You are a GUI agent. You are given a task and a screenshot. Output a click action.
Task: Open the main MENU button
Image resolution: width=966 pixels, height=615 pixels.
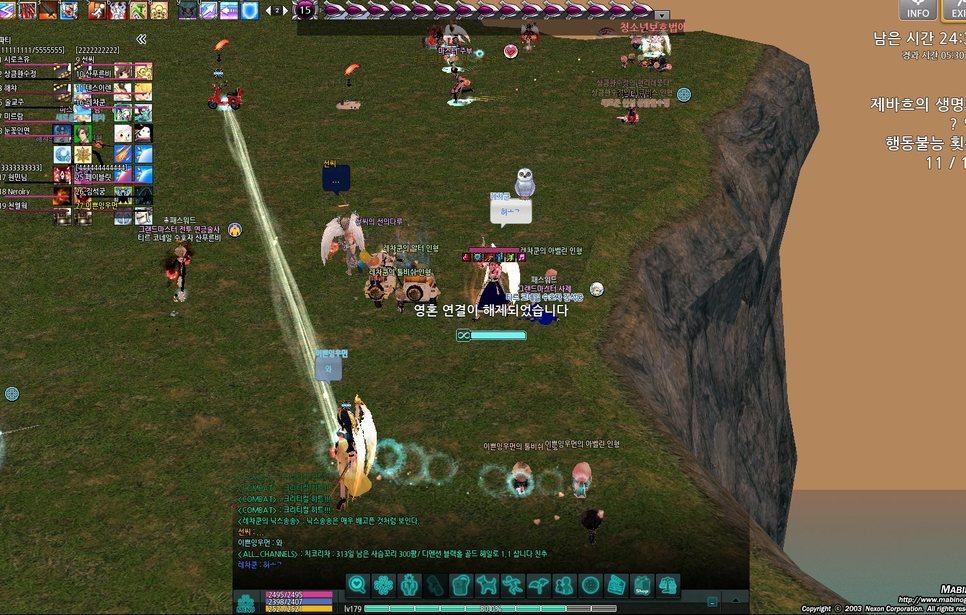[246, 602]
